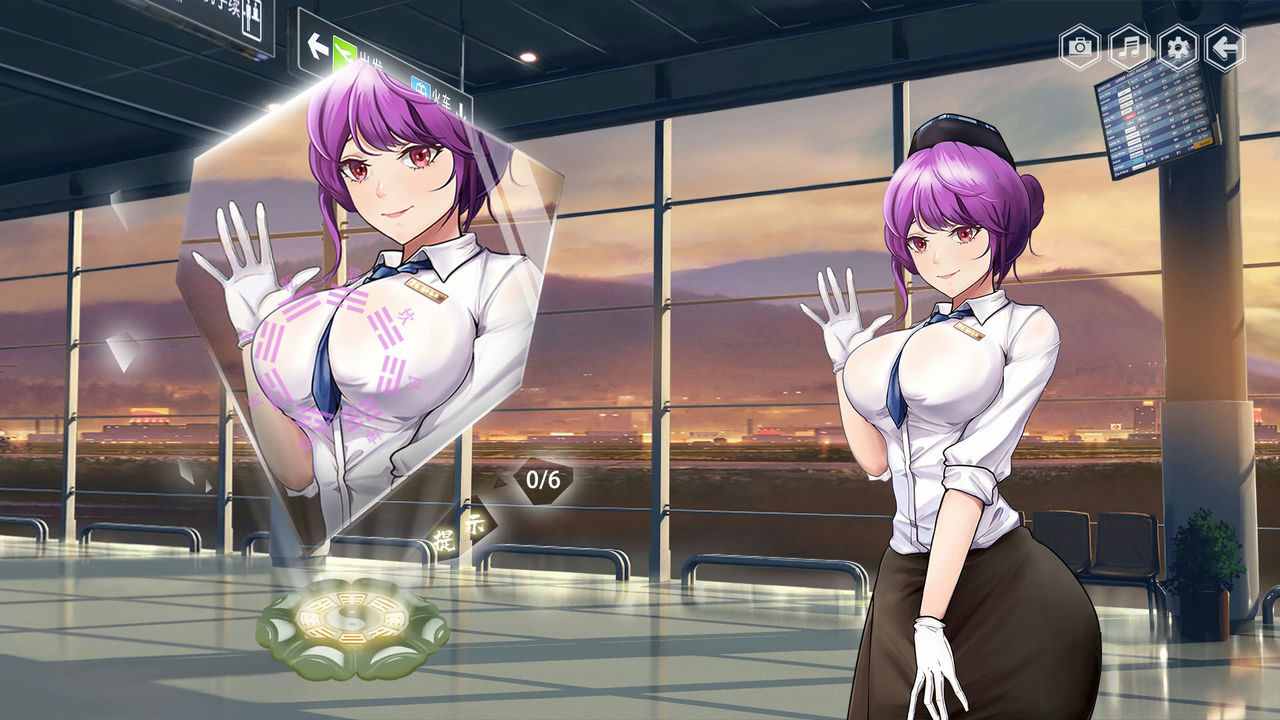Open the music note hexagon icon

coord(1127,44)
